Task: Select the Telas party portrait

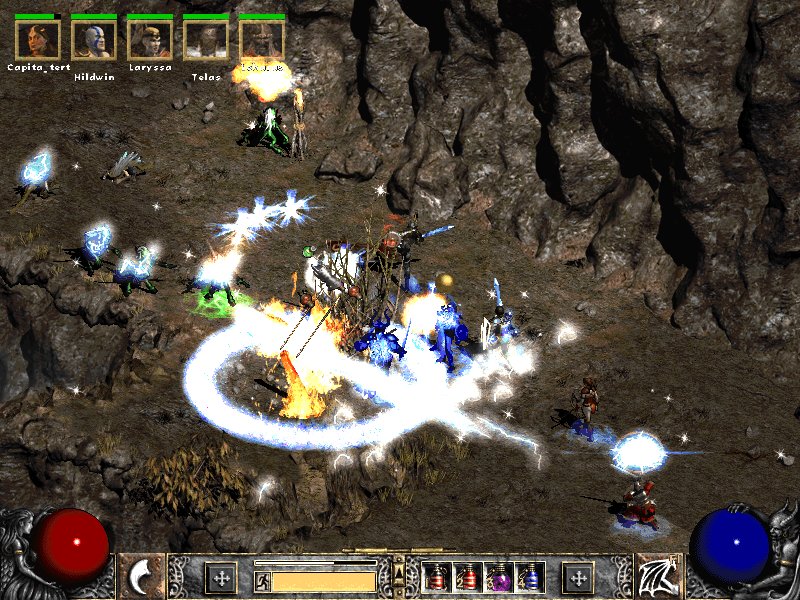Action: point(206,39)
